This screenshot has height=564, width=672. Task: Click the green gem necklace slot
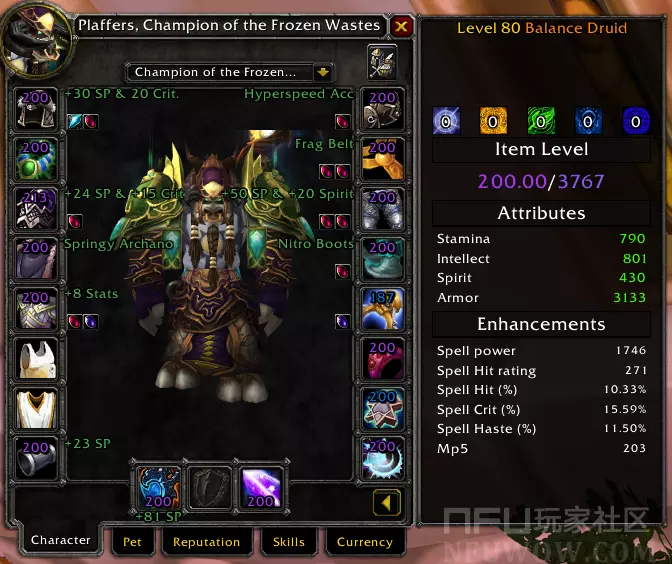(x=35, y=158)
